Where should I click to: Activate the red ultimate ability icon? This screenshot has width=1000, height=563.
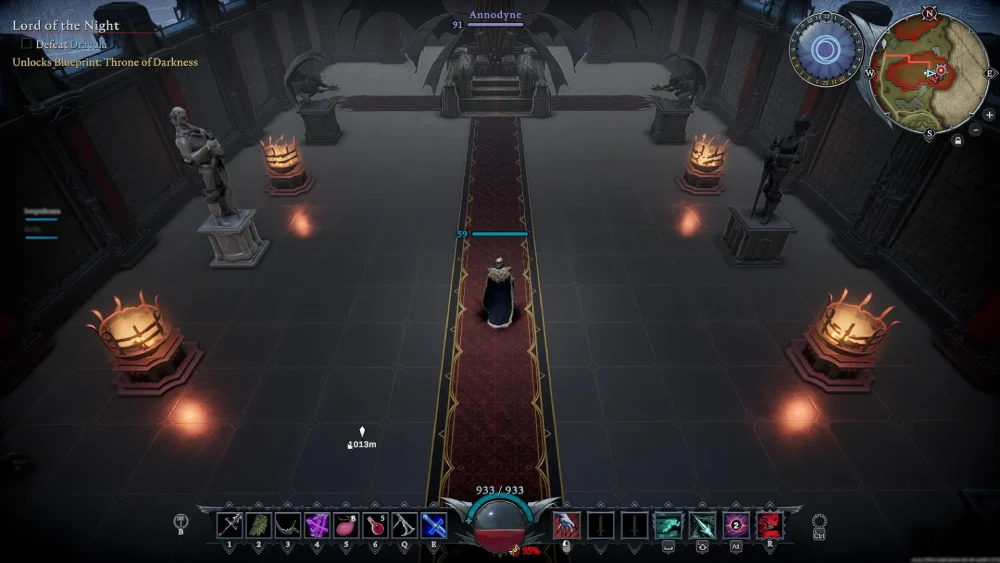(769, 524)
